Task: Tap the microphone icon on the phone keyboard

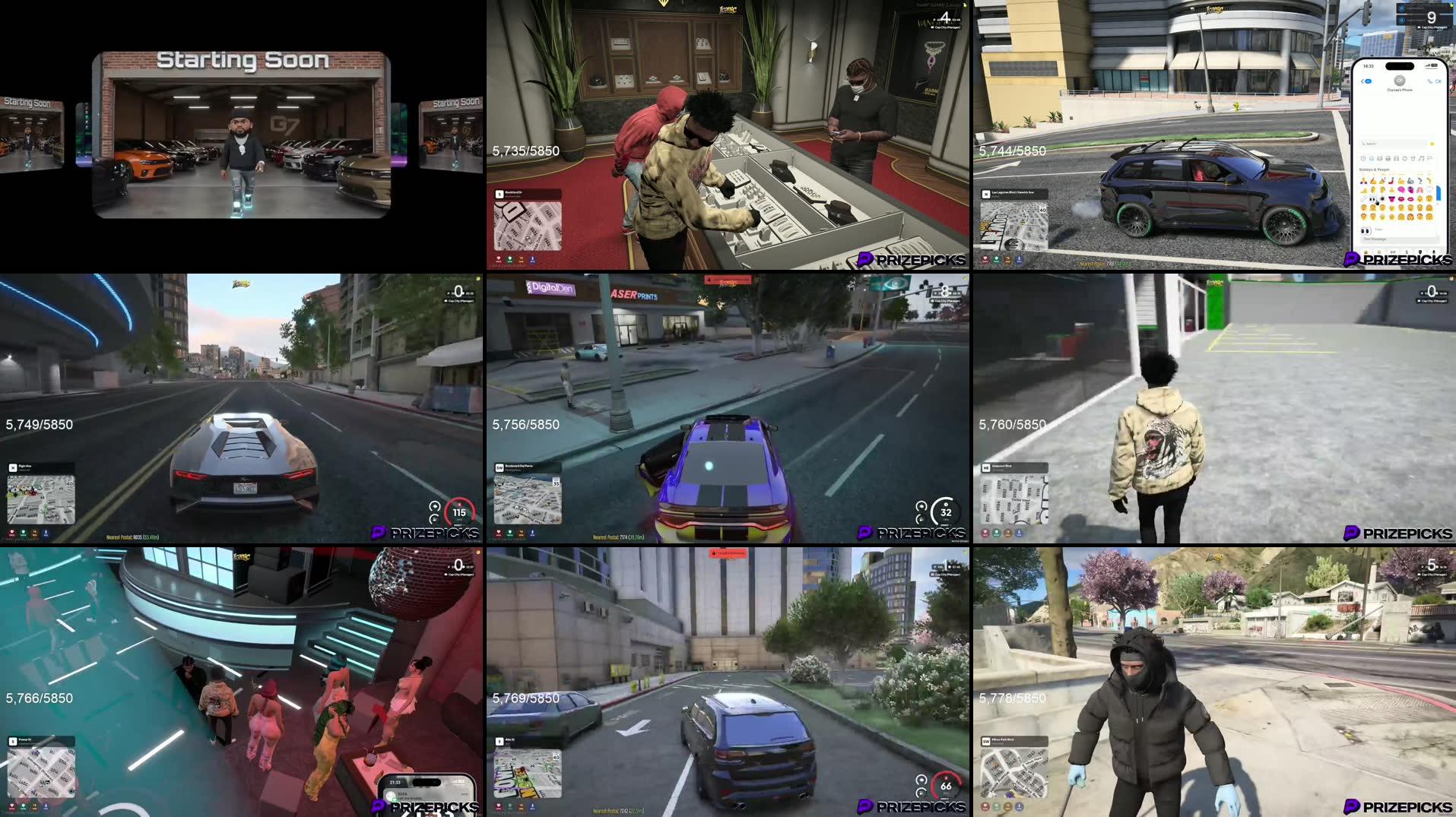Action: tap(1434, 252)
